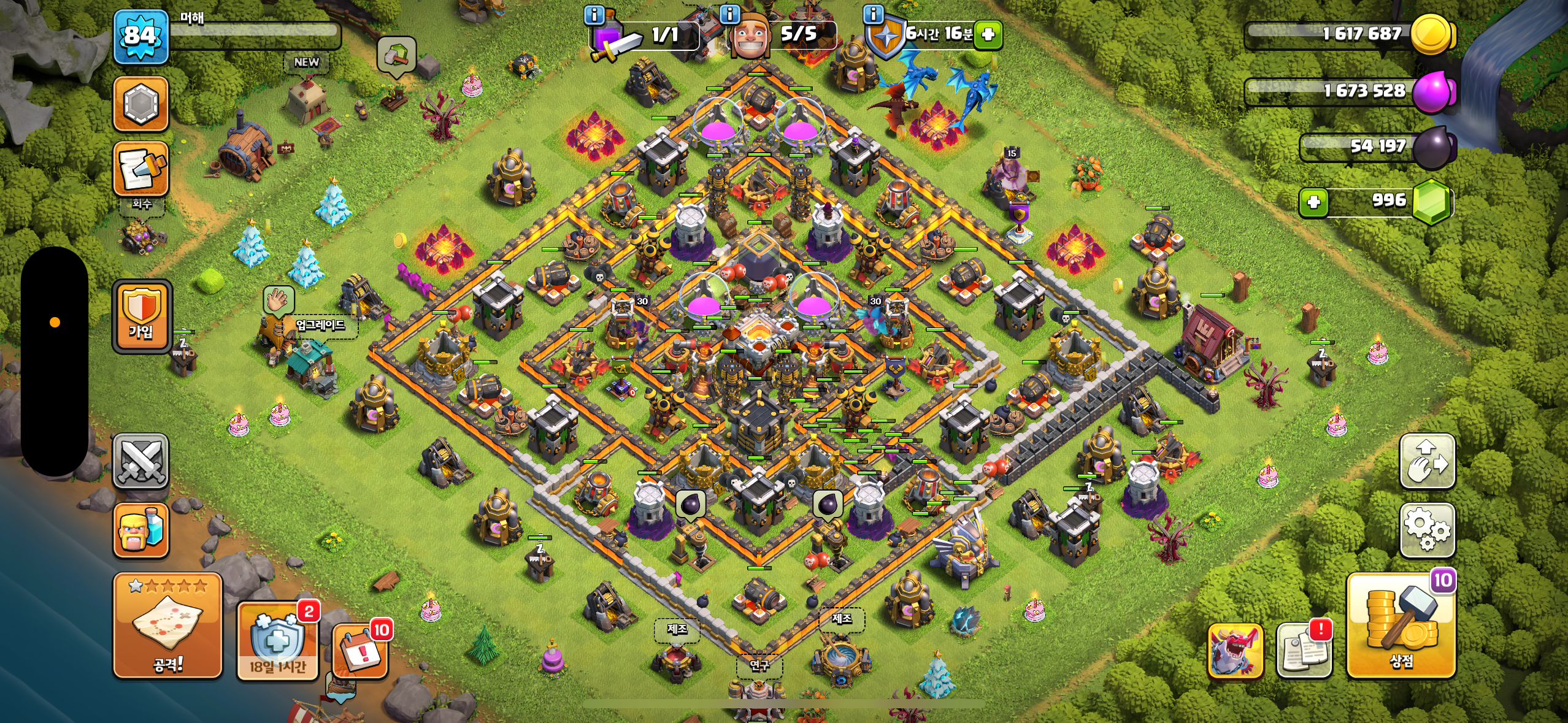Open the barbarian army training menu

(141, 530)
